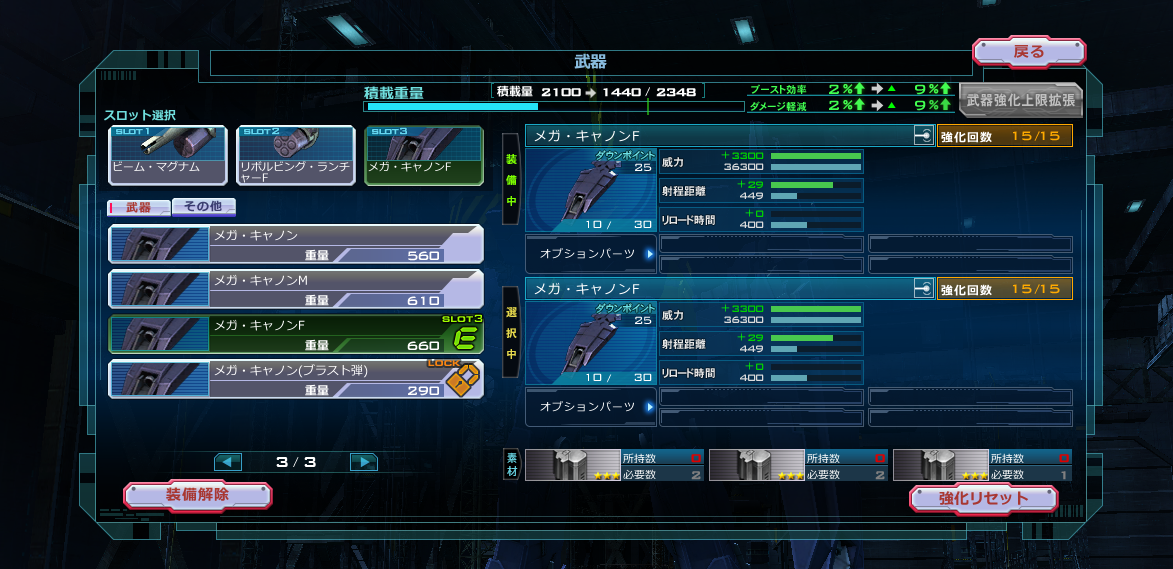Open オプションパーツ for the equipped weapon
1173x569 pixels.
[x=591, y=254]
